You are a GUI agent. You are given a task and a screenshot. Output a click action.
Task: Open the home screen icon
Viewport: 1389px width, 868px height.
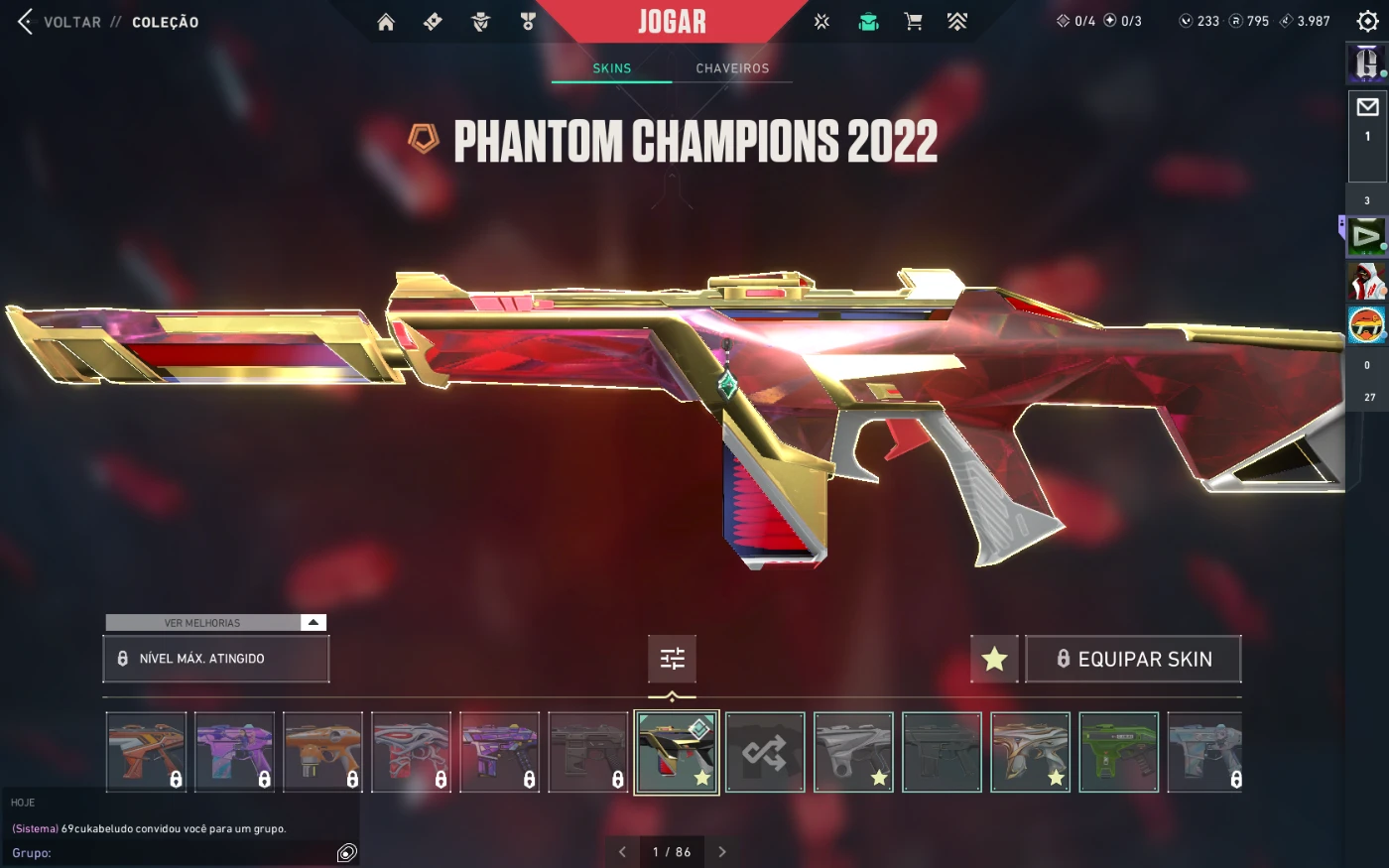[x=386, y=22]
